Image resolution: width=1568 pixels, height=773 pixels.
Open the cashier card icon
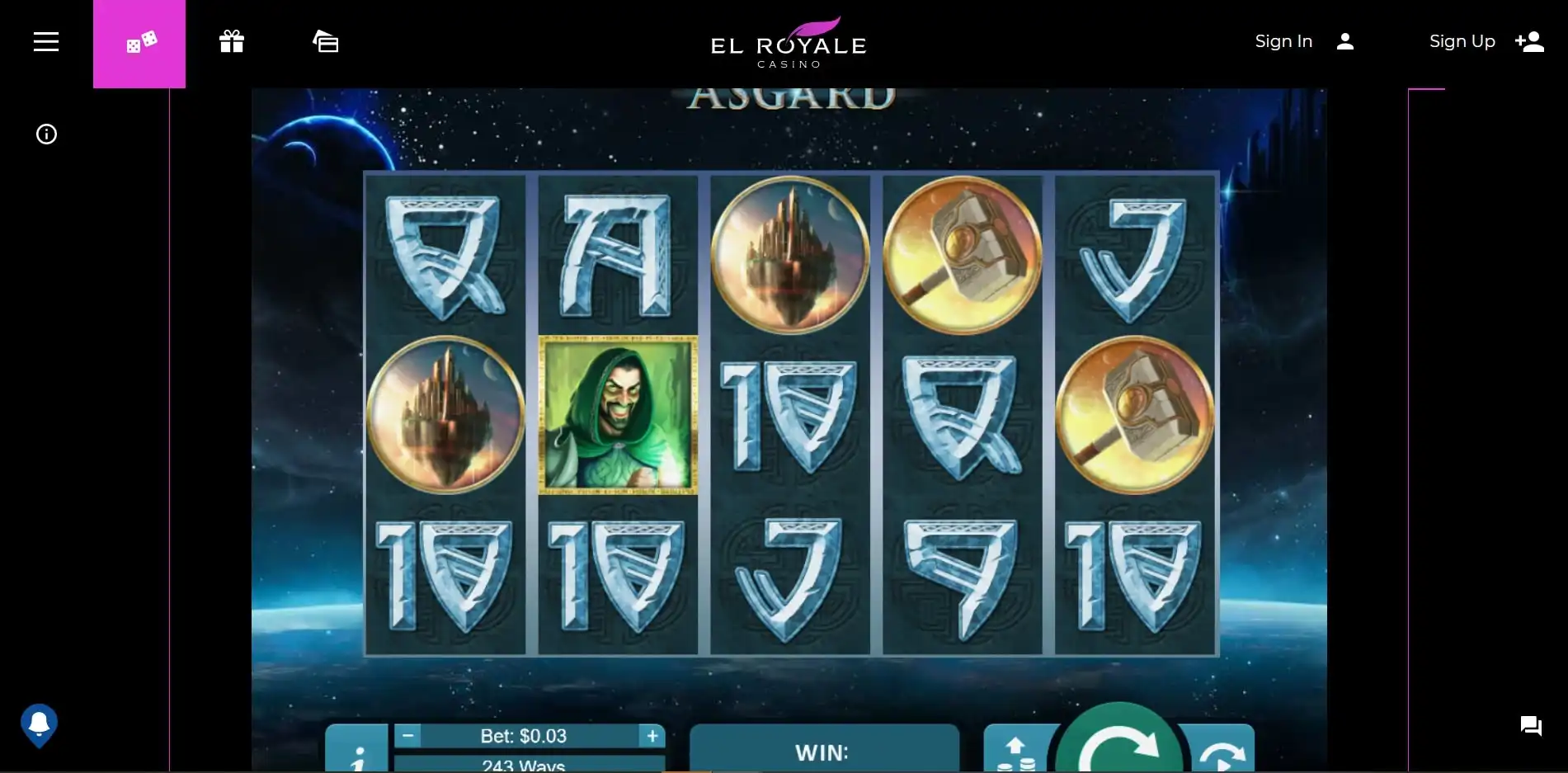pos(326,42)
